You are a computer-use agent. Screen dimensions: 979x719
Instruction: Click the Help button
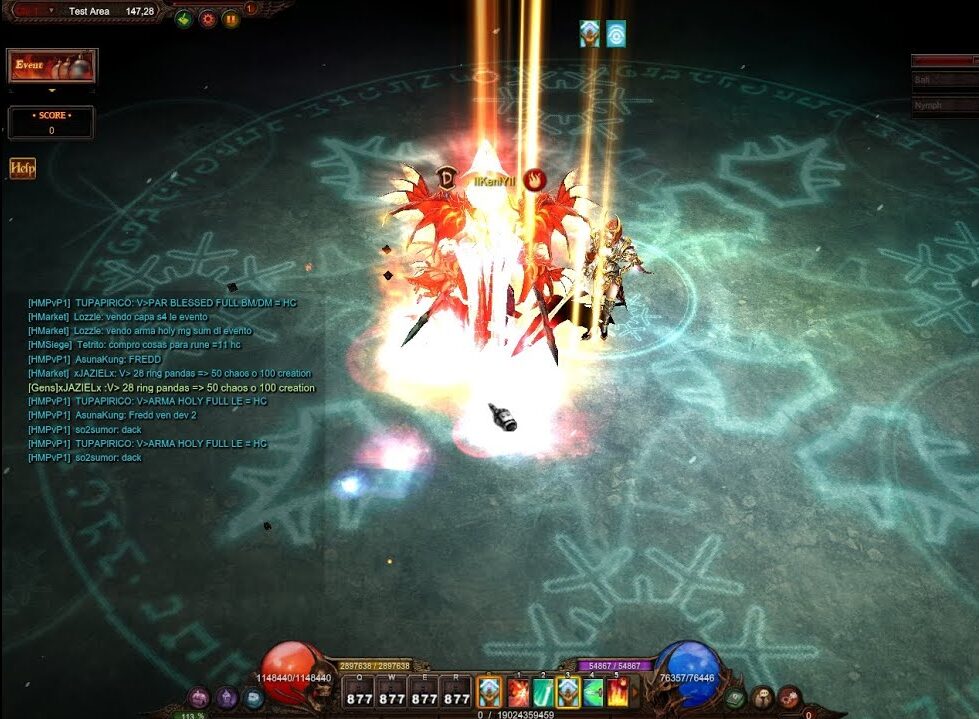point(22,168)
